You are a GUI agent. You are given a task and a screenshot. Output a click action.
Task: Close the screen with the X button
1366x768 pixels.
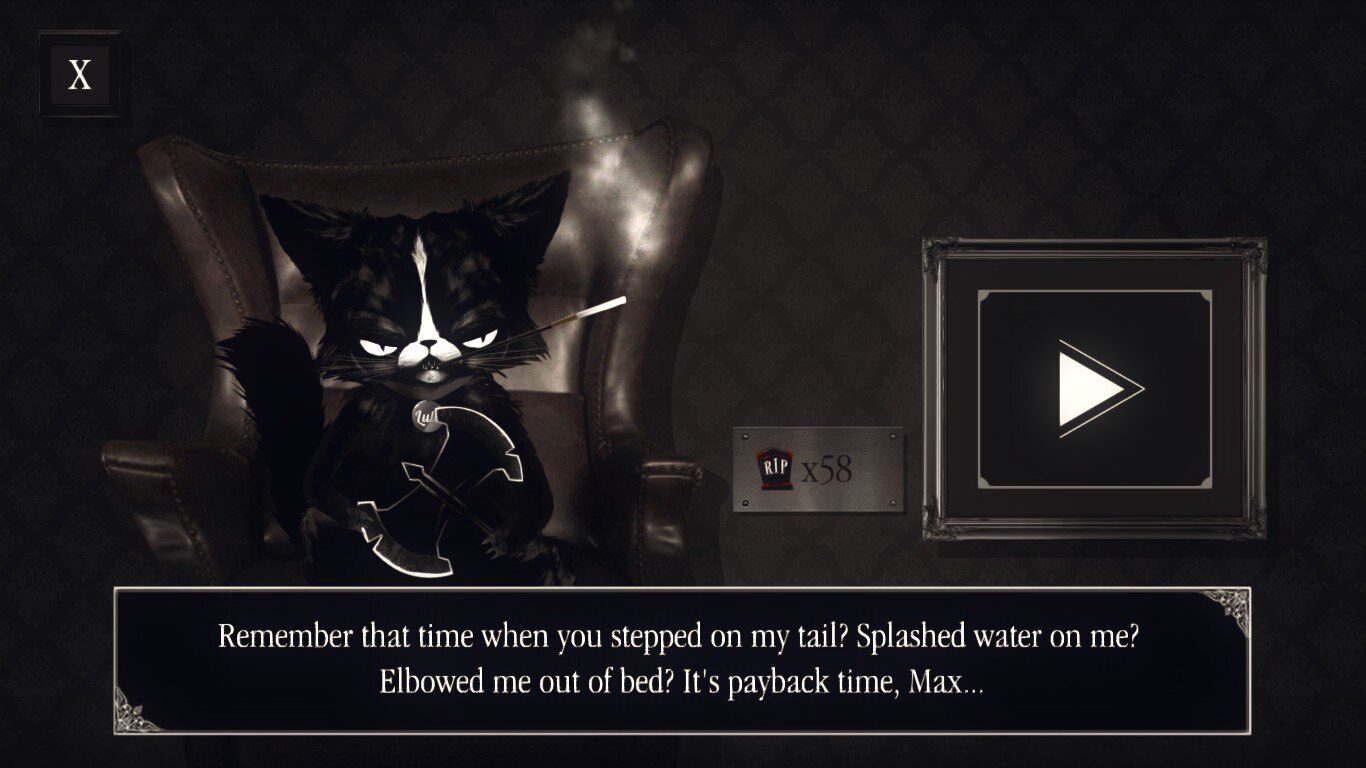79,74
